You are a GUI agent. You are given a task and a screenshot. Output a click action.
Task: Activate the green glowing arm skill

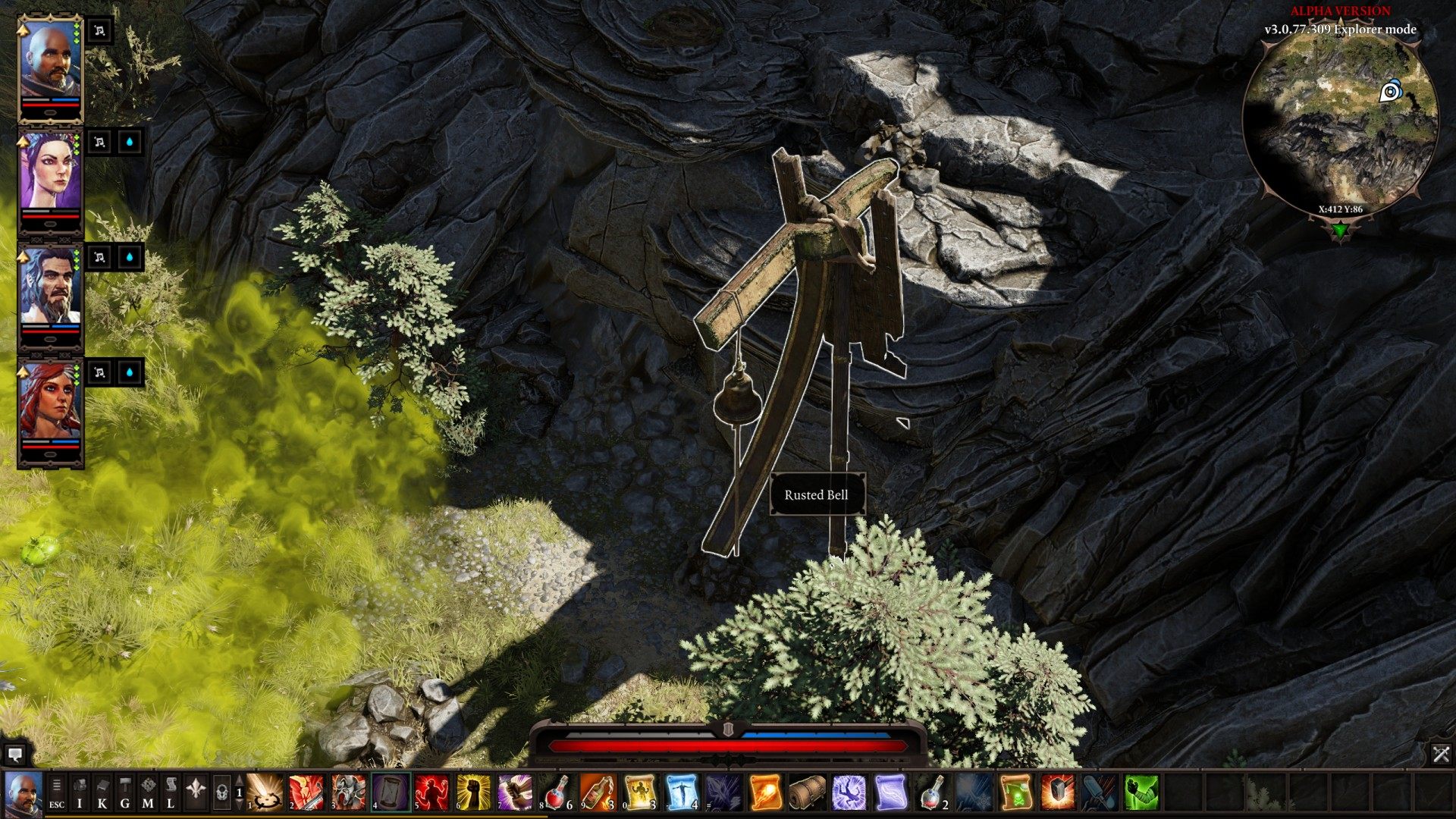1141,792
